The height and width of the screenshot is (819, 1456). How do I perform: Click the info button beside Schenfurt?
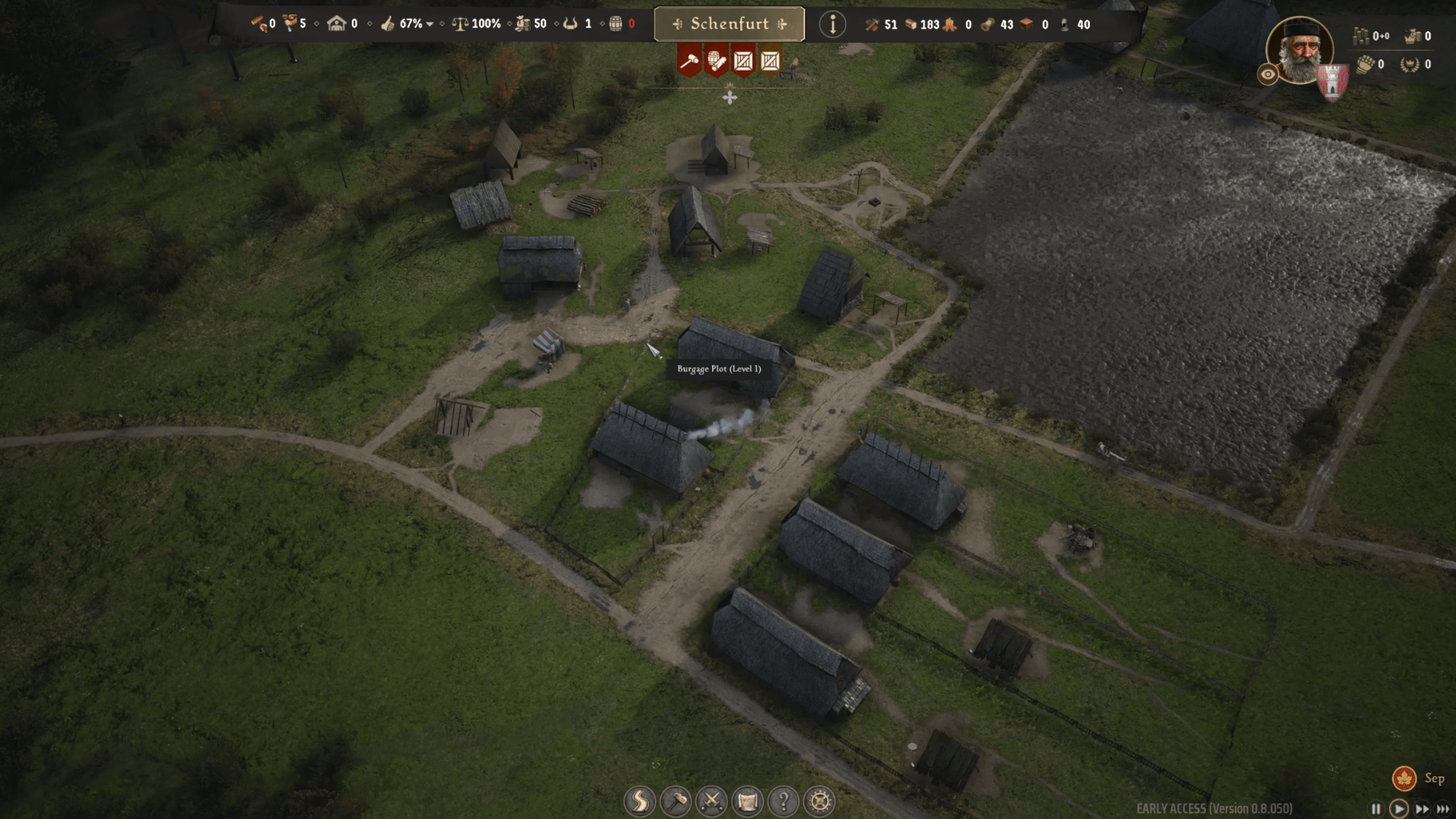(832, 24)
